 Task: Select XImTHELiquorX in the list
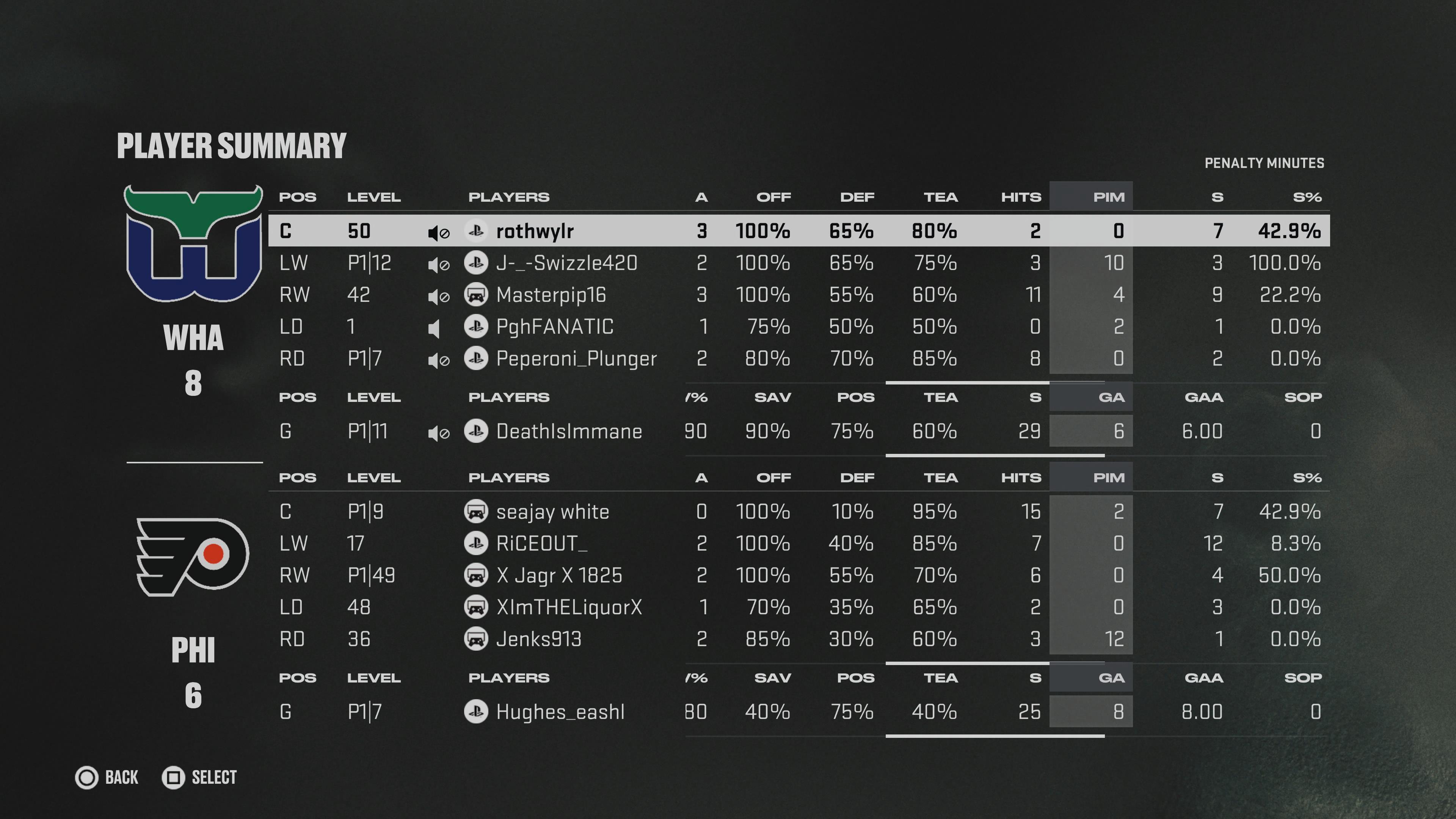(x=569, y=607)
